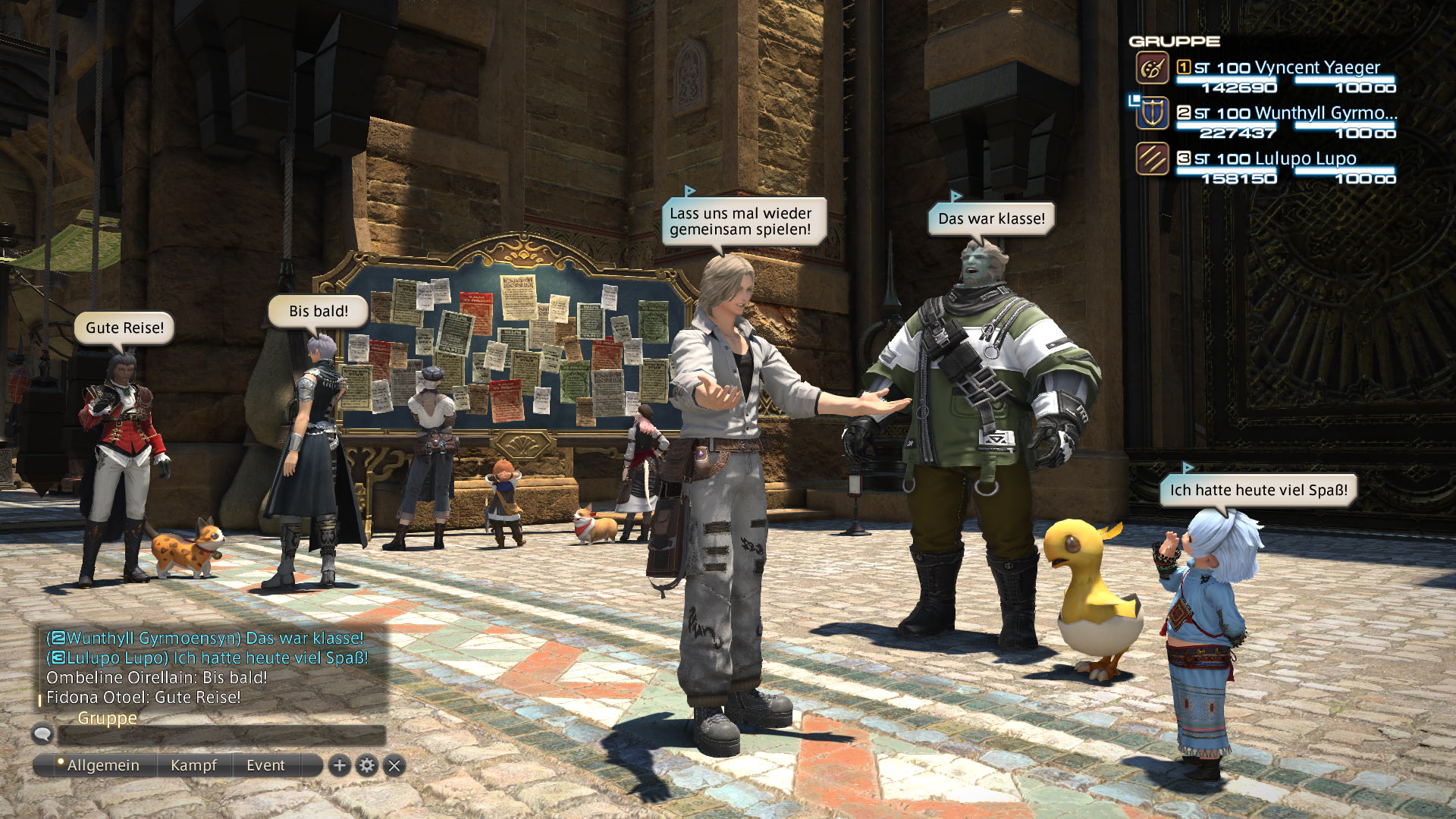The image size is (1456, 819).
Task: Click the chat text input field
Action: point(221,735)
